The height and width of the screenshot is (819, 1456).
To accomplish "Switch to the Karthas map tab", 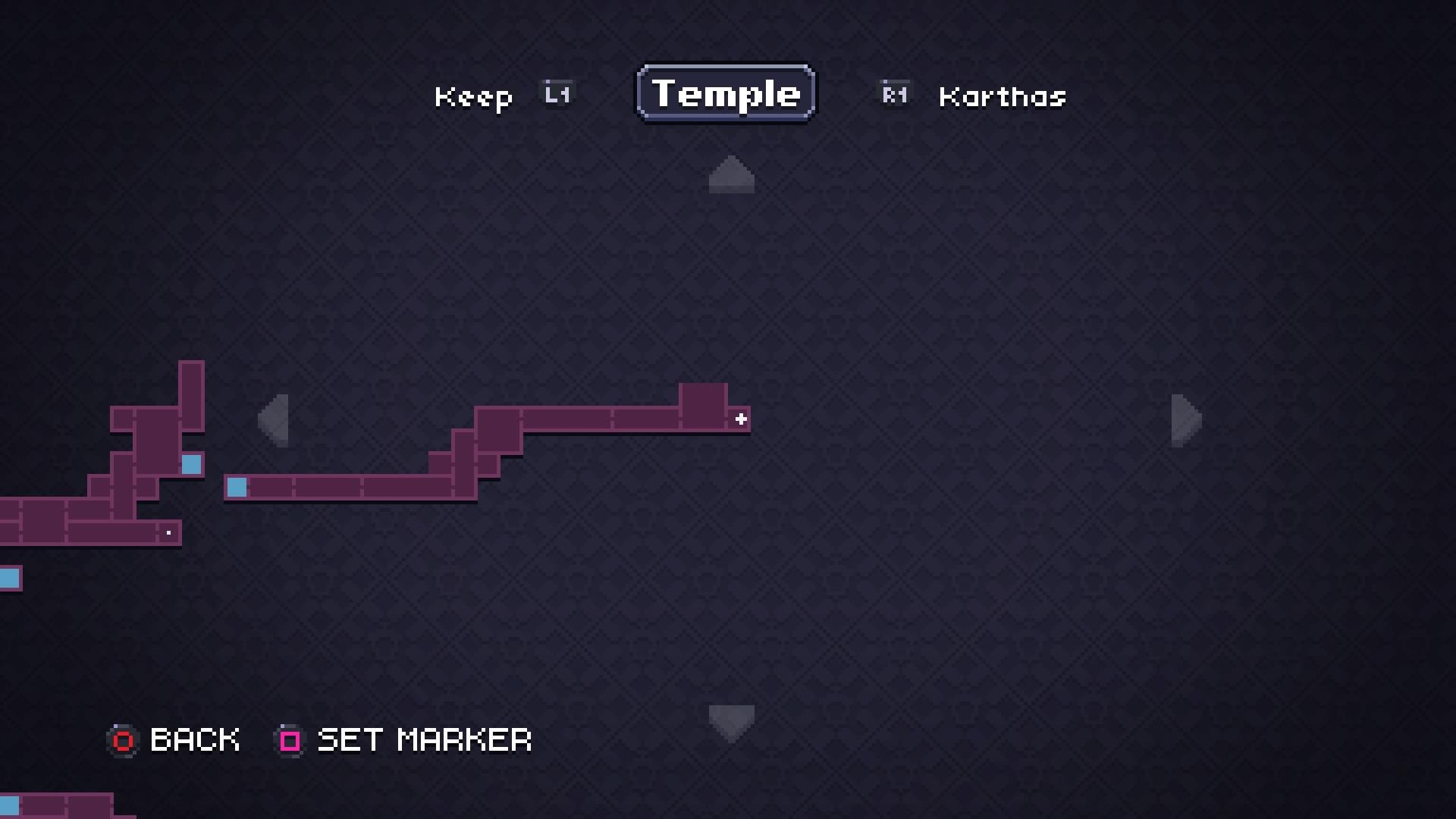I will (1001, 97).
